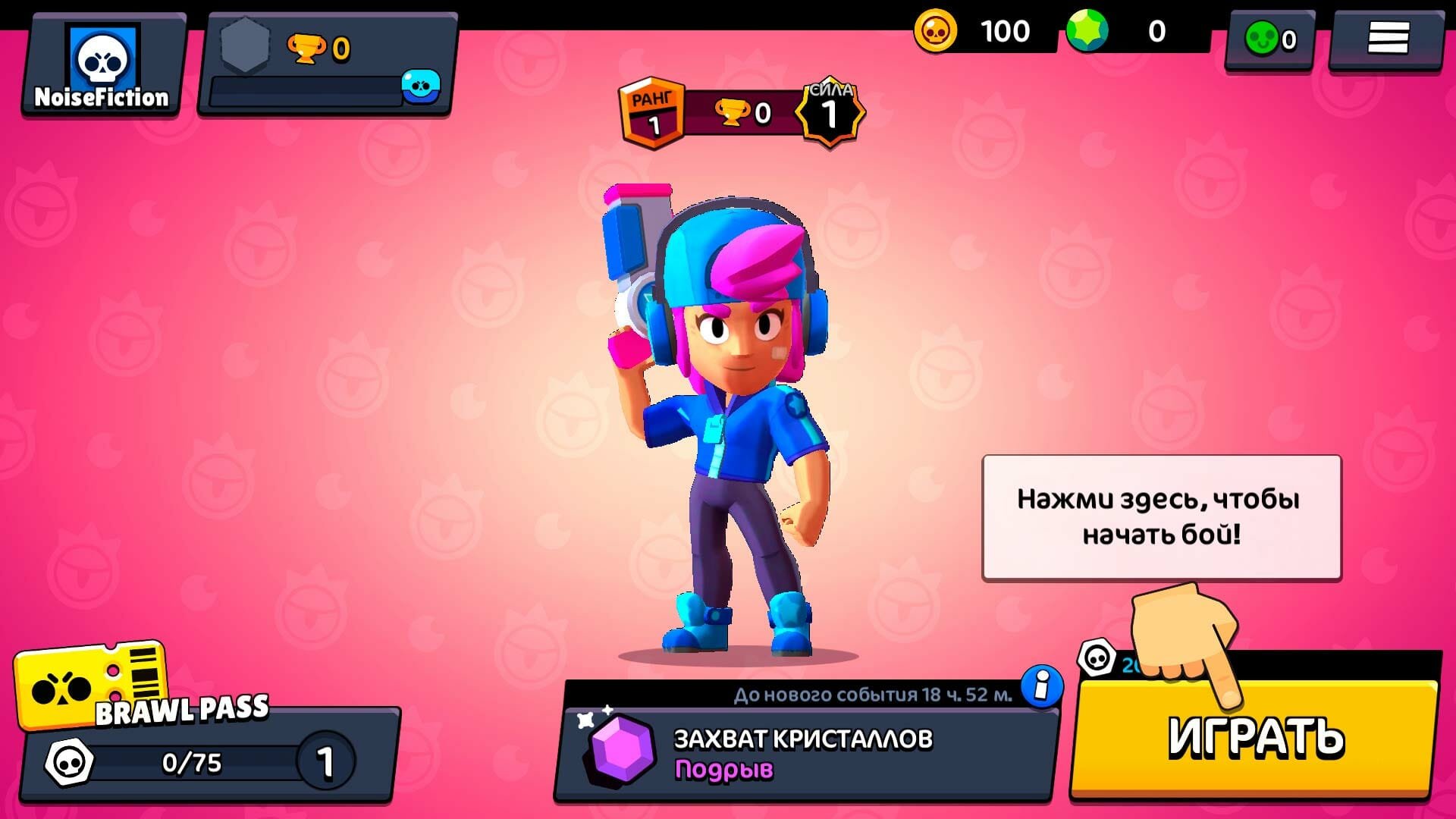
Task: Click the green gems currency counter
Action: [1130, 32]
